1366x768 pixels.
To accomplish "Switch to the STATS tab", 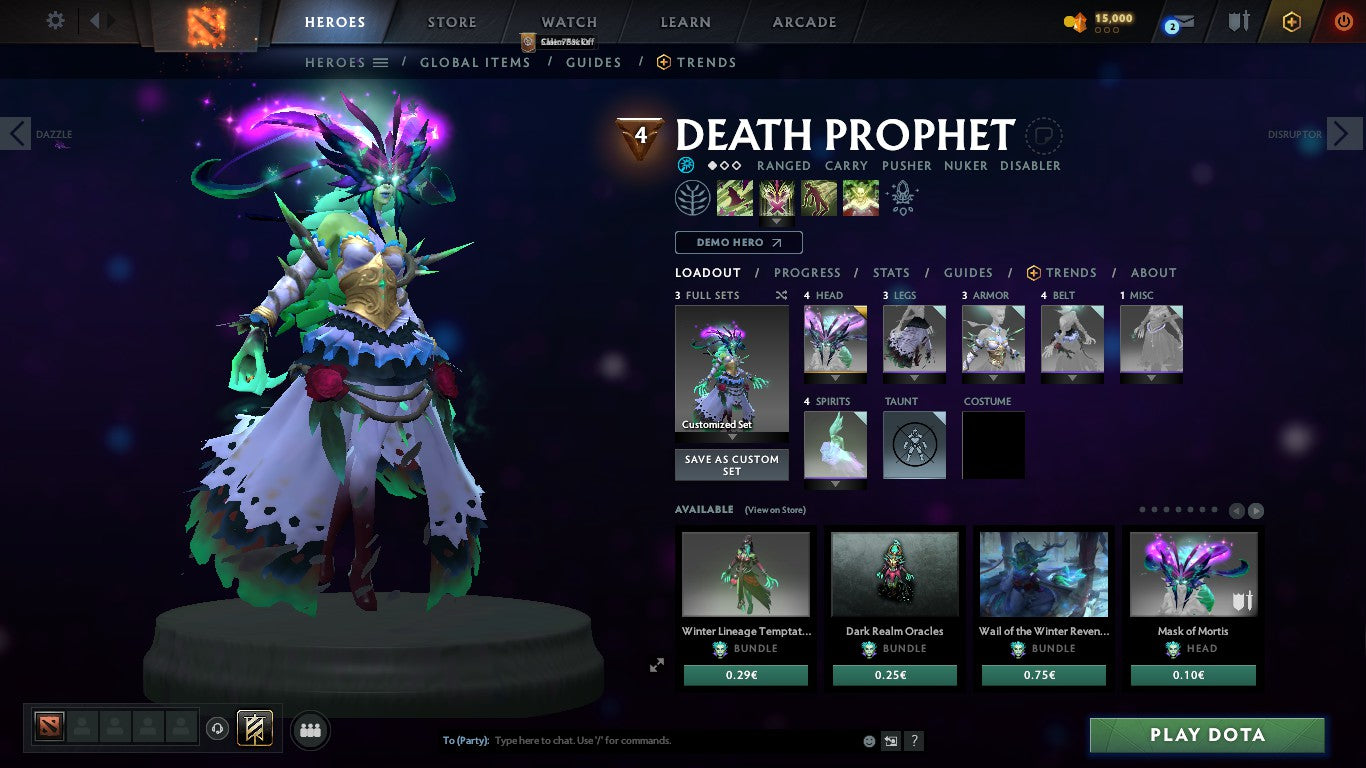I will [x=890, y=272].
